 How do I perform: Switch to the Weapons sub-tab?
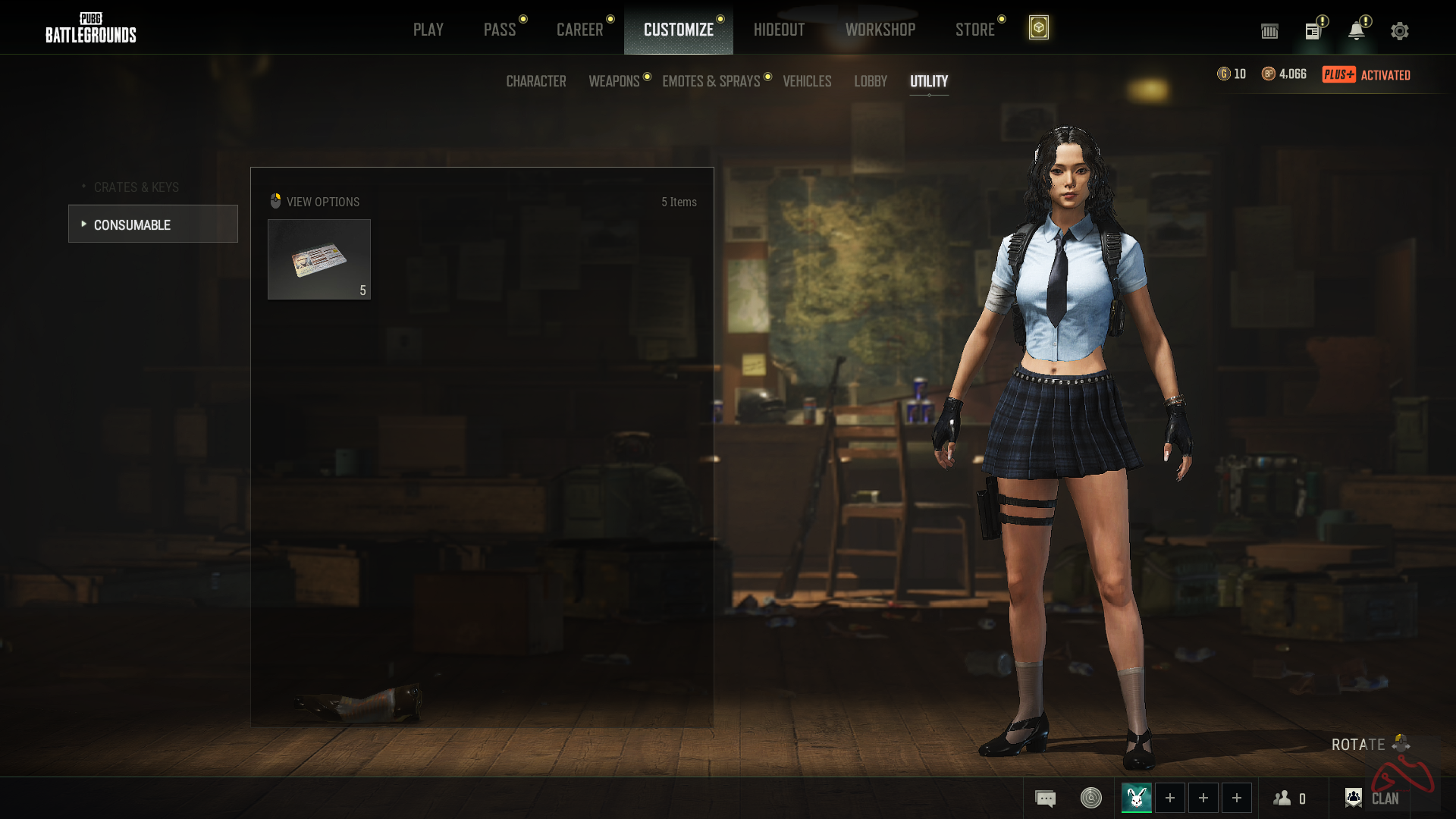[614, 81]
